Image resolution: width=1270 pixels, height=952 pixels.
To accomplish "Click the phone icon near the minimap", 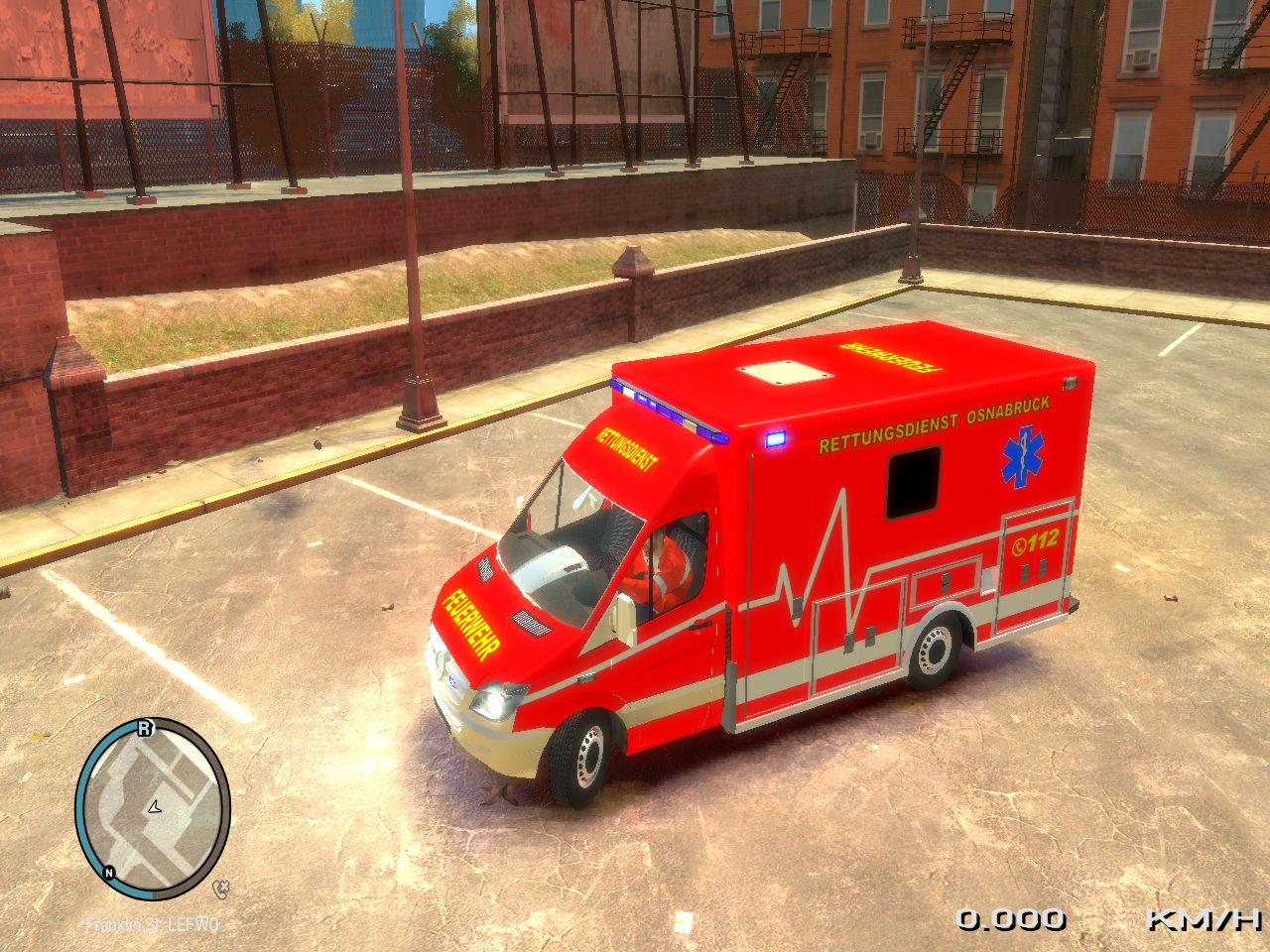I will click(222, 888).
